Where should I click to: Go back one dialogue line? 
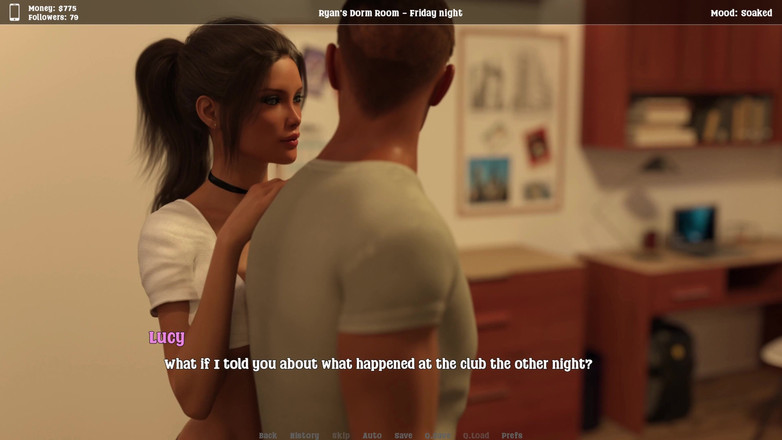[x=268, y=435]
